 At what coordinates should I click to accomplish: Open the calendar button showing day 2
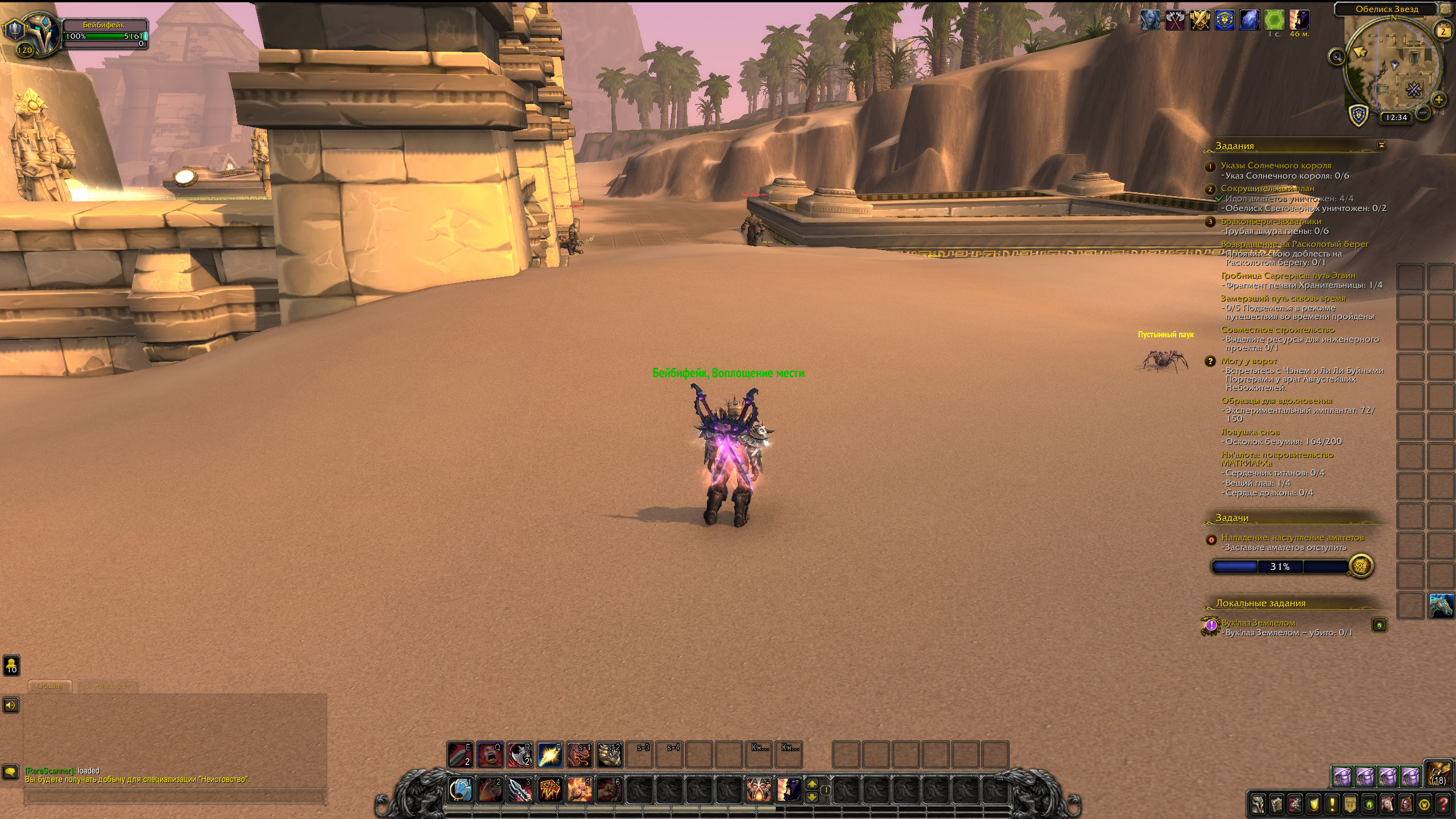click(x=1443, y=31)
